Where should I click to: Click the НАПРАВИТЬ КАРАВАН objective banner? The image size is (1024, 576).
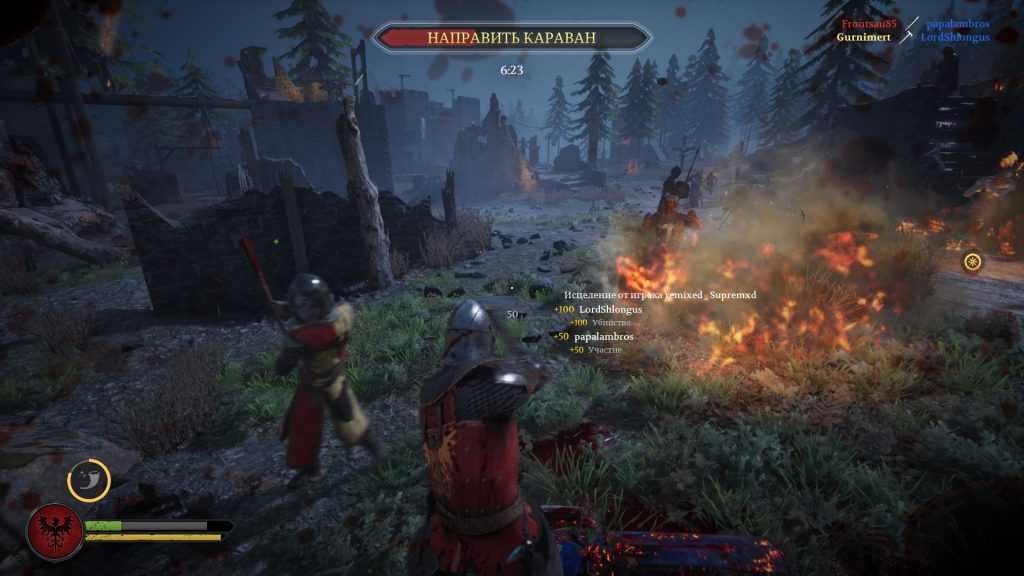point(511,38)
